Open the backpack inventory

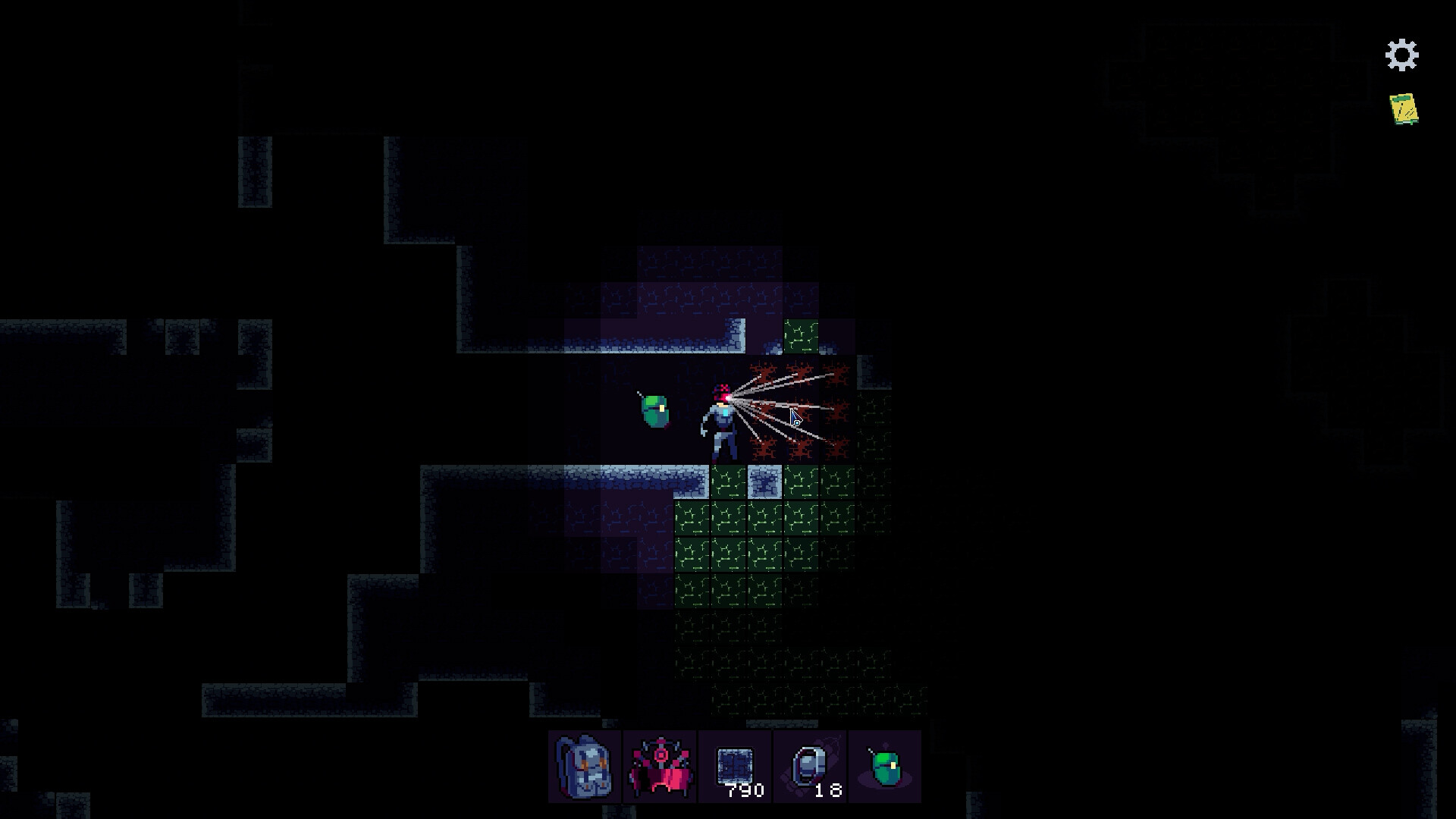582,768
